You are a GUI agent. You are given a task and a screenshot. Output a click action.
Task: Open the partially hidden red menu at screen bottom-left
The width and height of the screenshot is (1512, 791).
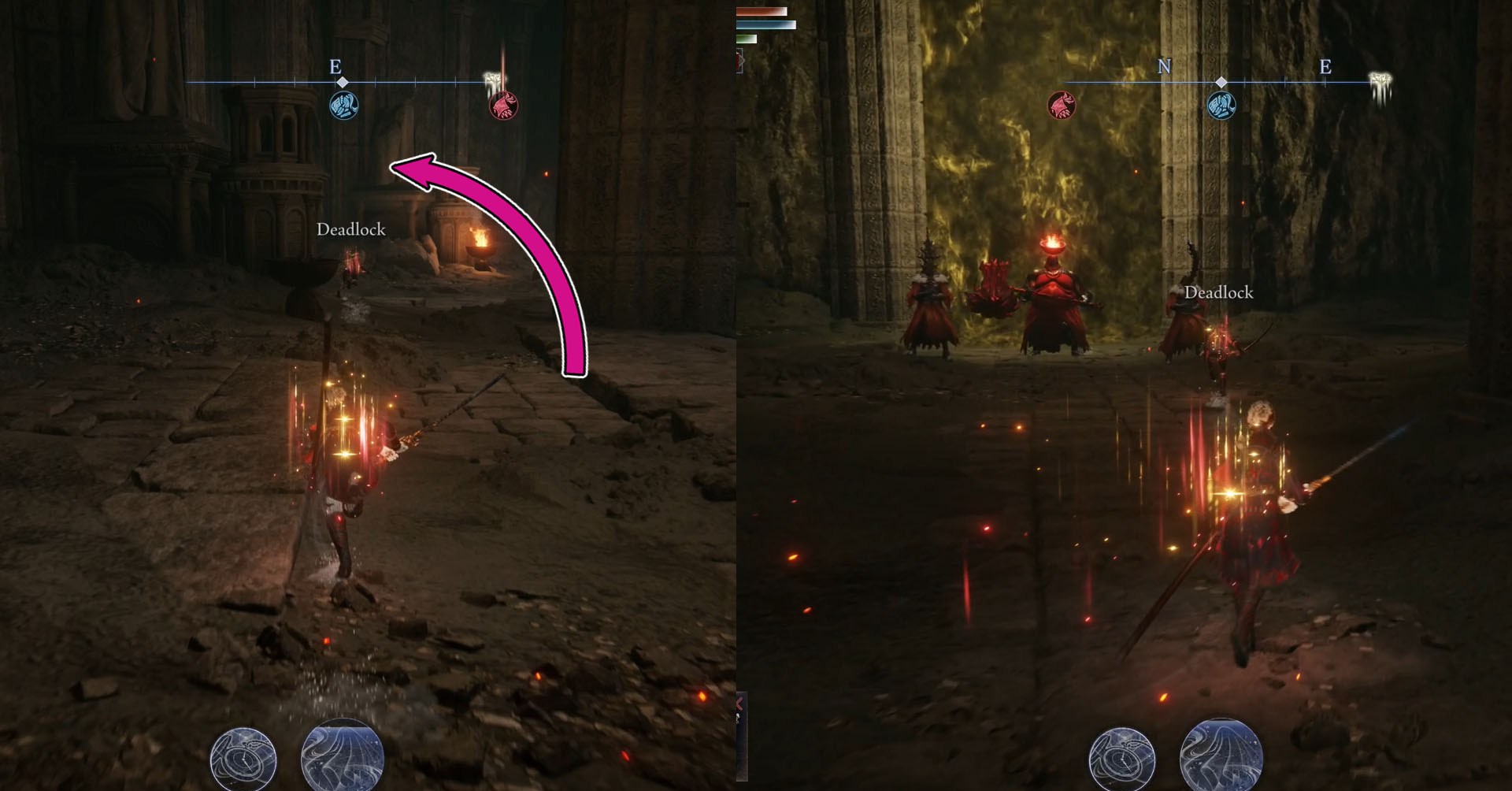pos(739,705)
